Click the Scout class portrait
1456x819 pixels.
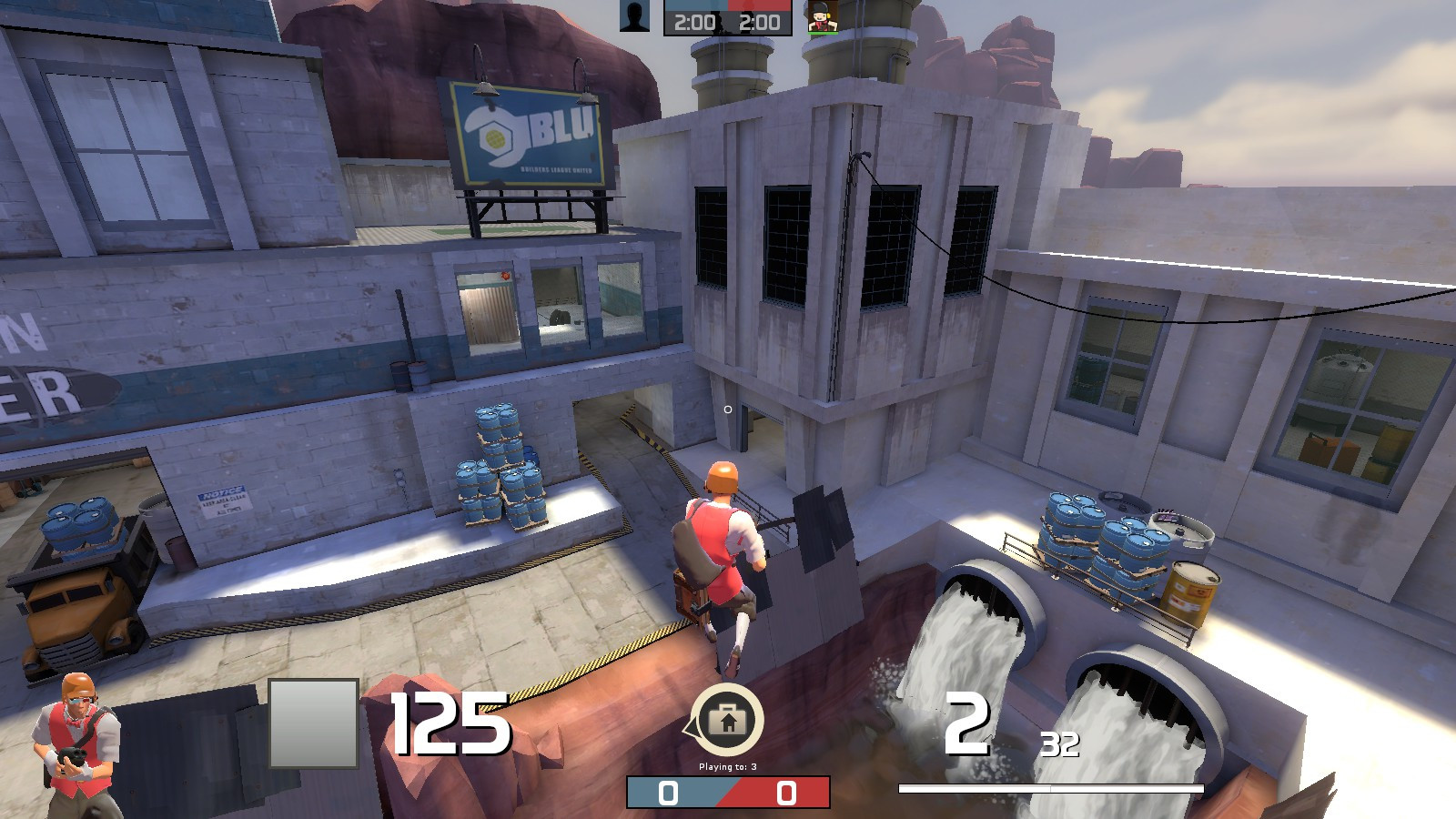click(76, 744)
